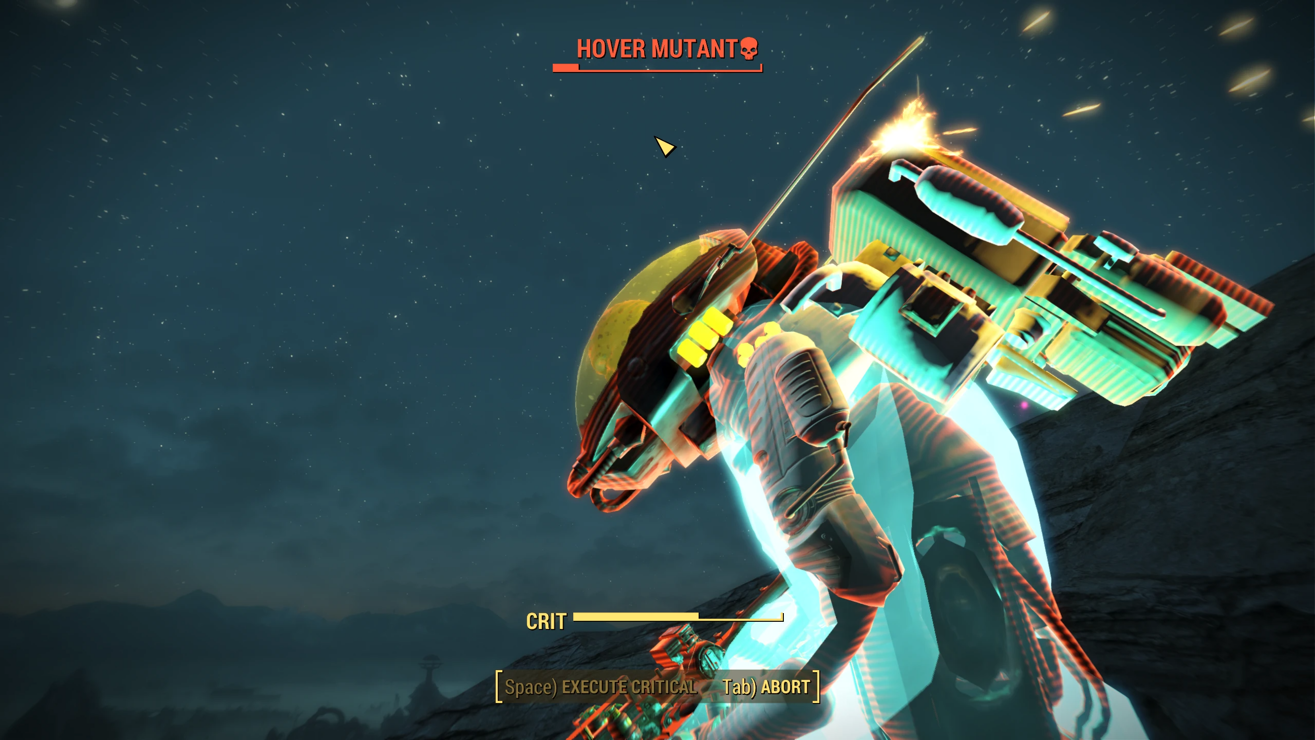The image size is (1315, 740).
Task: Select Abort to cancel the attack
Action: [767, 687]
